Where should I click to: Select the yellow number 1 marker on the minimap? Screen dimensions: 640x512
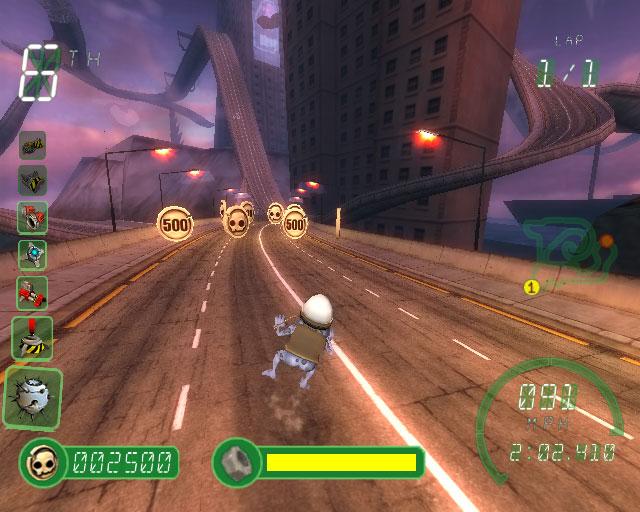pos(532,288)
